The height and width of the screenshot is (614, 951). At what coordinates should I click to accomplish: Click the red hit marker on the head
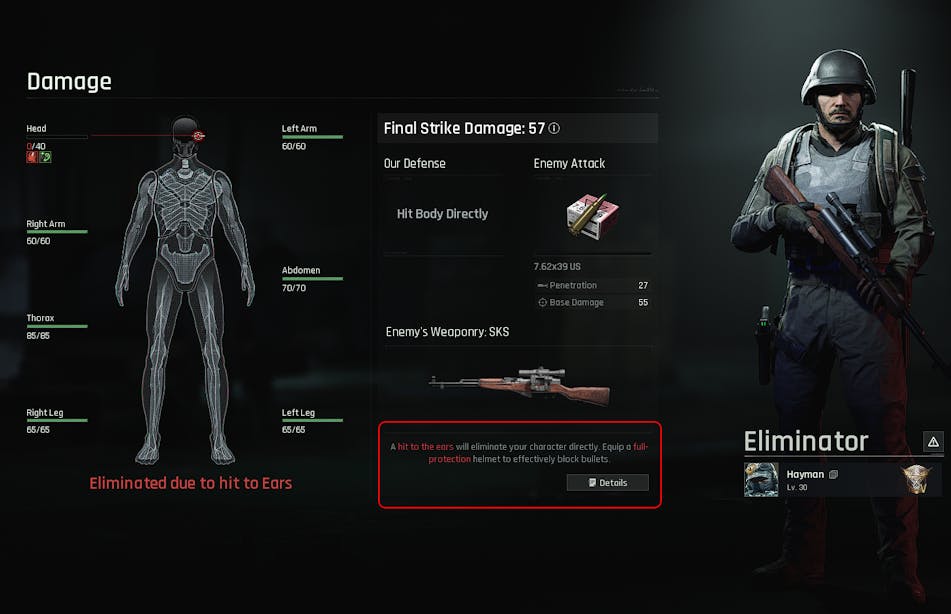[x=198, y=135]
